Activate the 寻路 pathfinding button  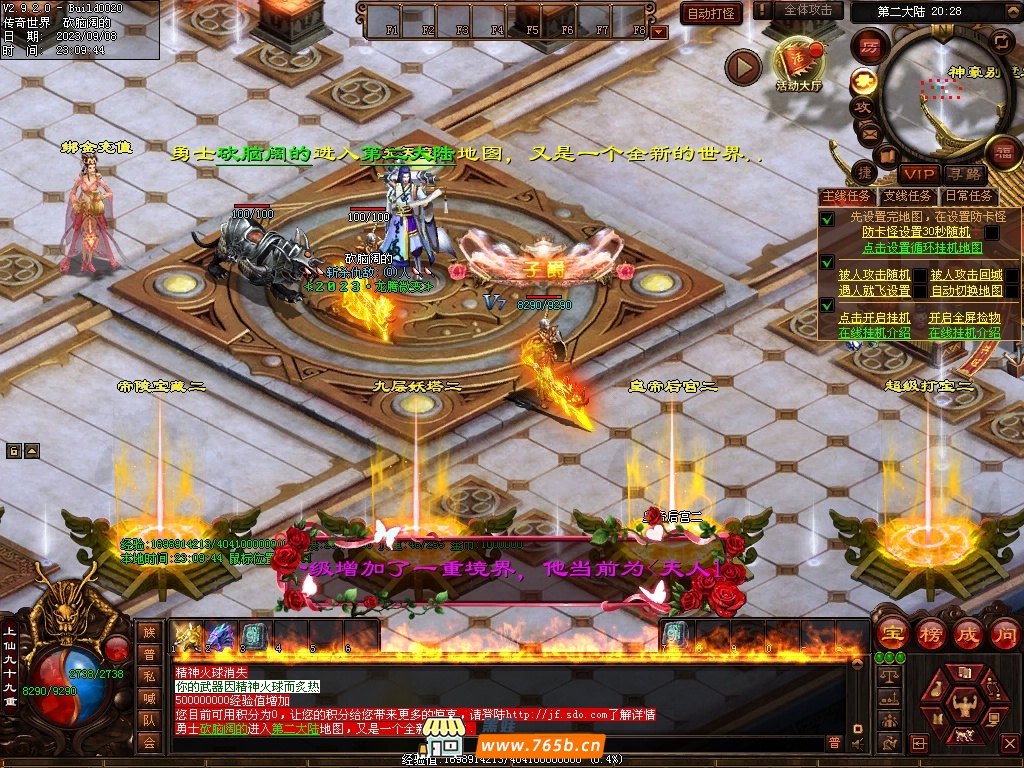click(x=964, y=173)
